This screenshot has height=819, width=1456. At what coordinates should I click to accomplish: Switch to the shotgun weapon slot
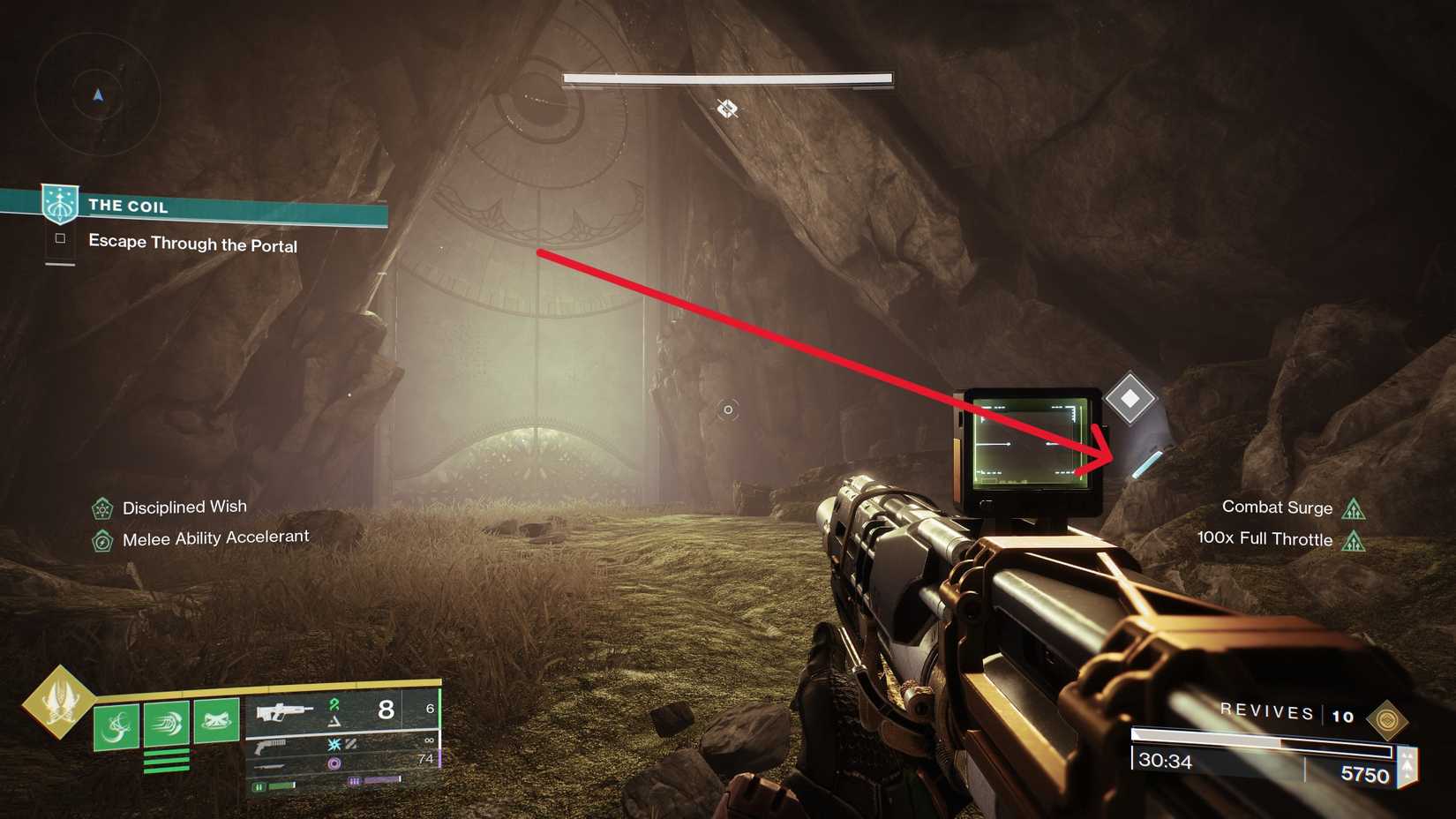(x=270, y=747)
